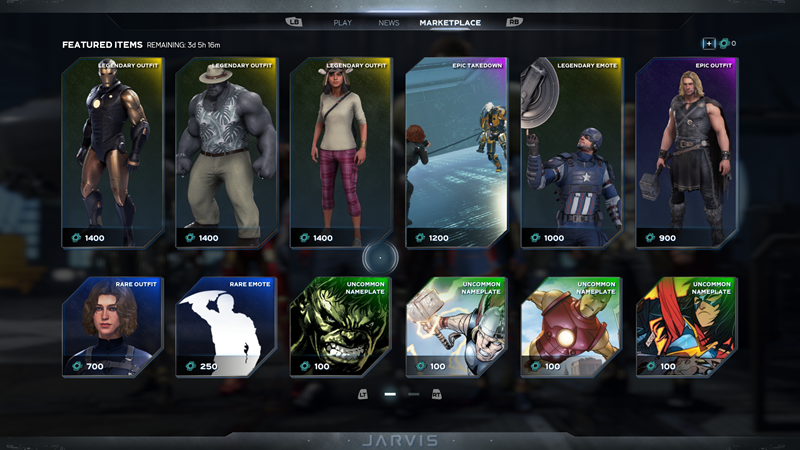Add credits with the plus icon
Screen dimensions: 800x450
[x=708, y=43]
